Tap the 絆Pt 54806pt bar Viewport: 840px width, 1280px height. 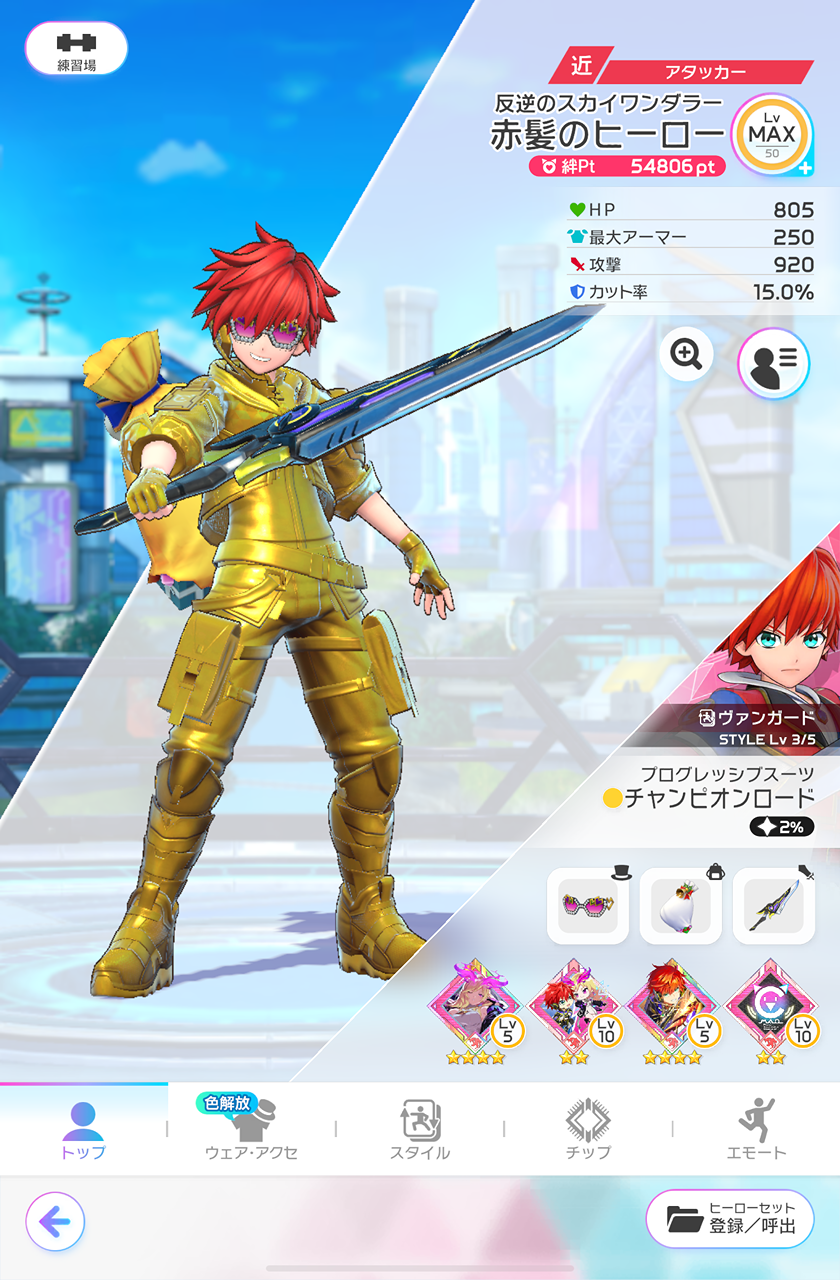tap(628, 167)
